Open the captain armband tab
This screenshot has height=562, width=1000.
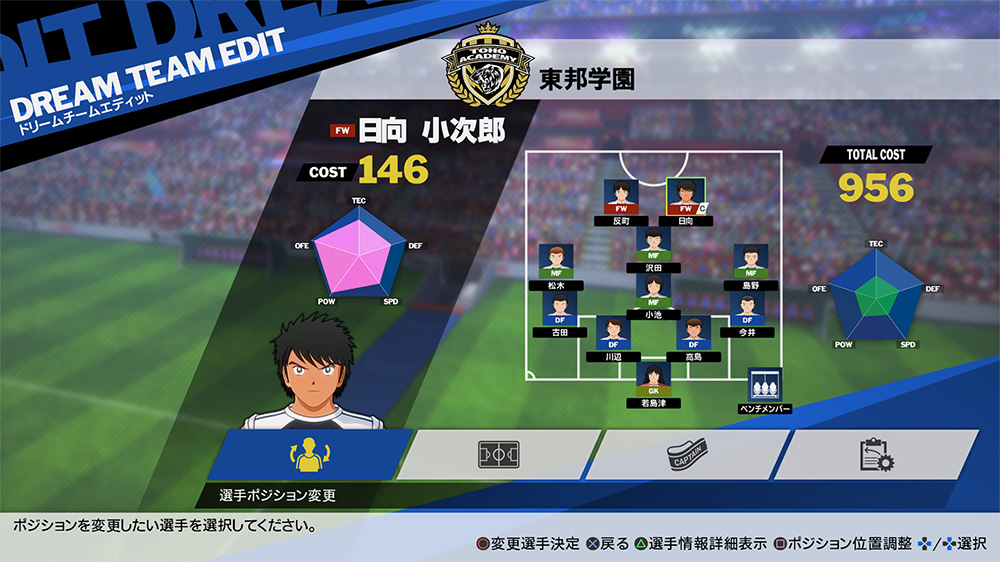click(686, 455)
